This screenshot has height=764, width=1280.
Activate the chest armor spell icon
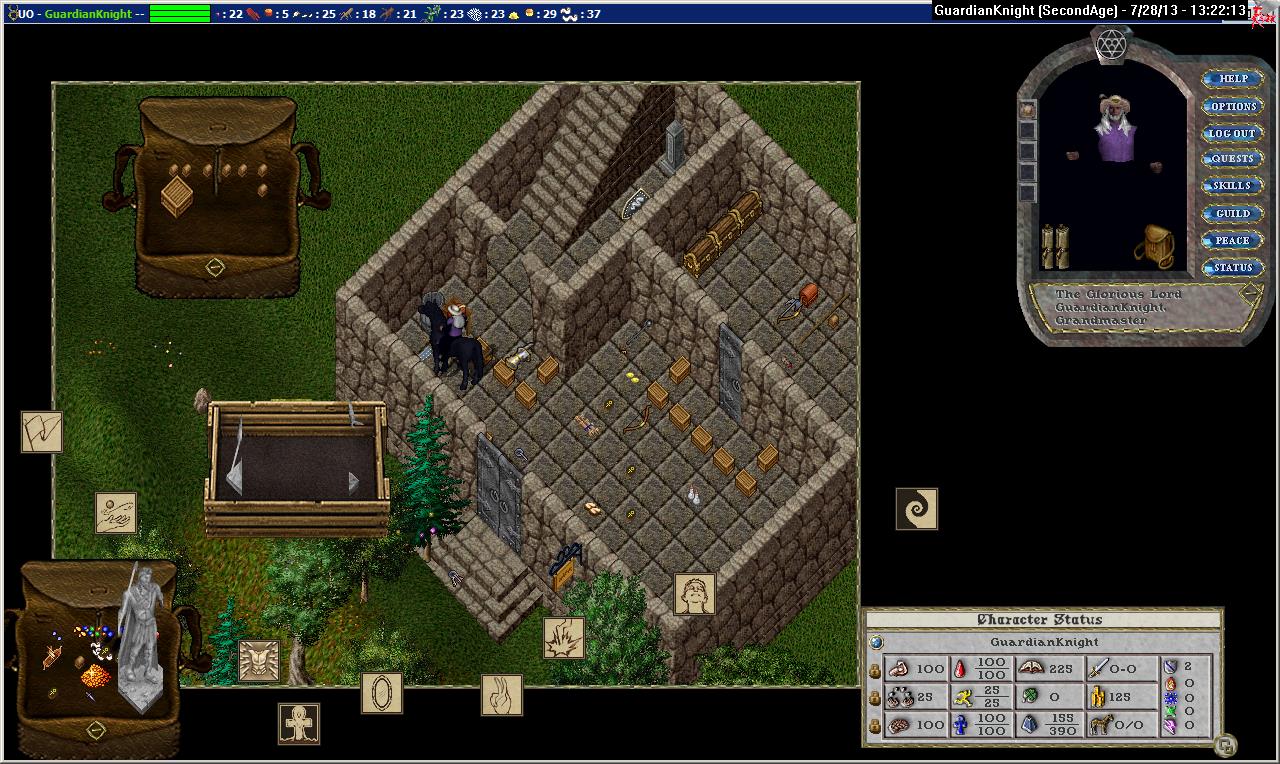coord(259,661)
